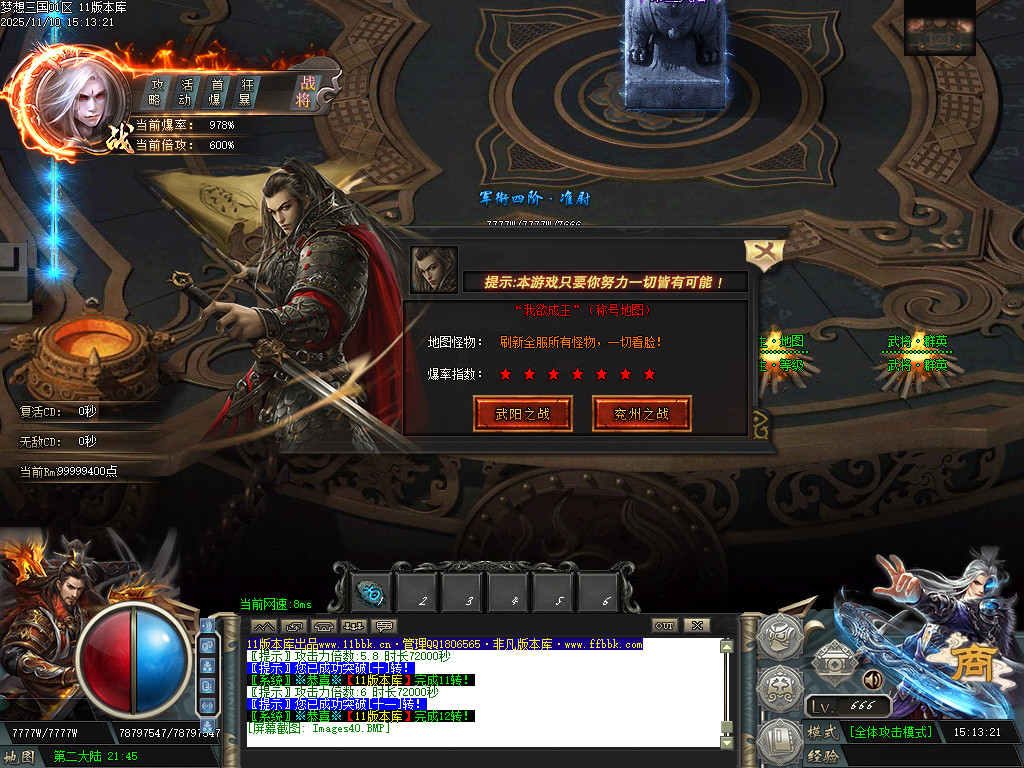Image resolution: width=1024 pixels, height=768 pixels.
Task: Open the helmet character icon
Action: 781,635
